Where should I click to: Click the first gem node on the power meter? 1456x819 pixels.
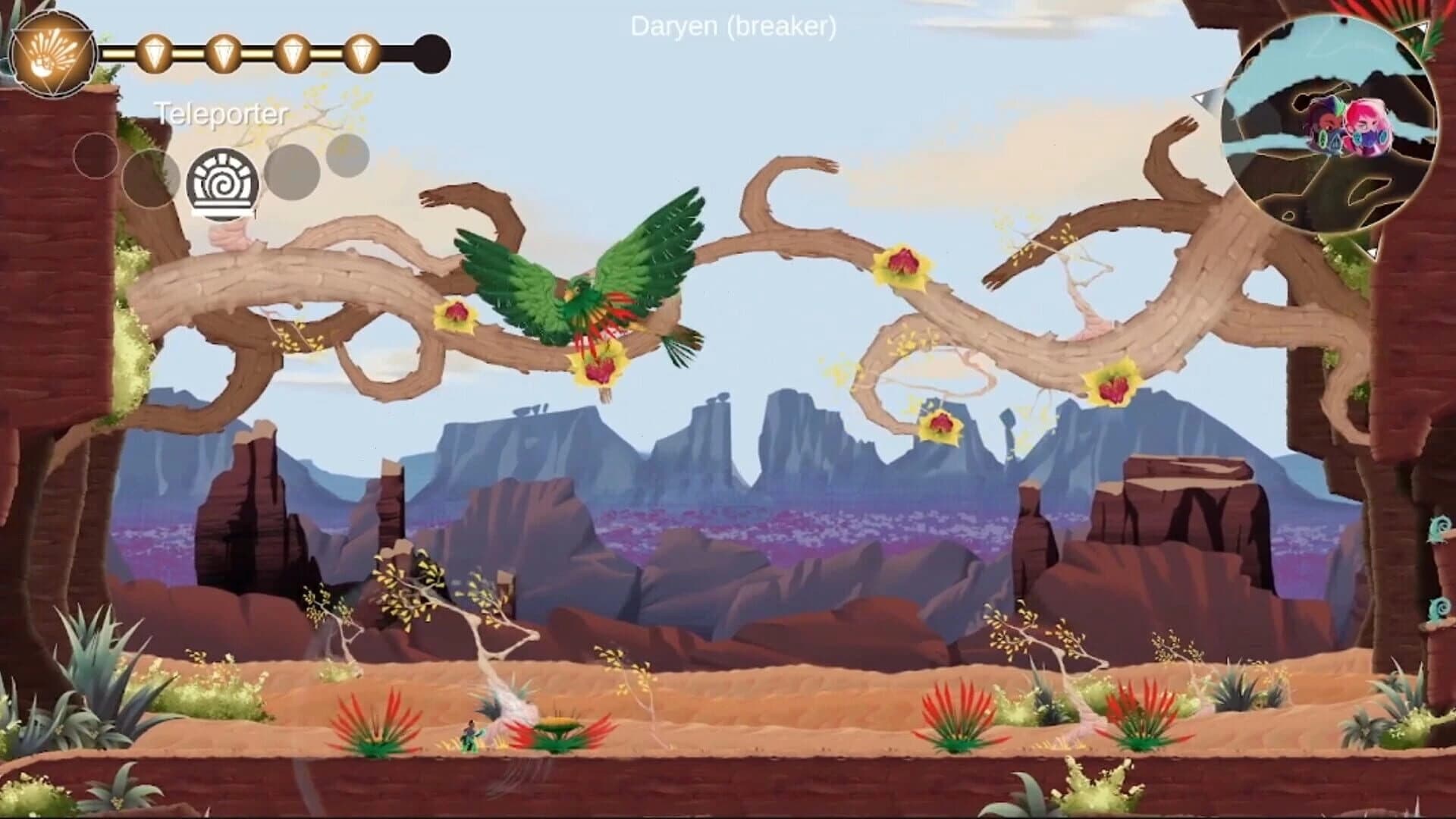click(x=154, y=53)
